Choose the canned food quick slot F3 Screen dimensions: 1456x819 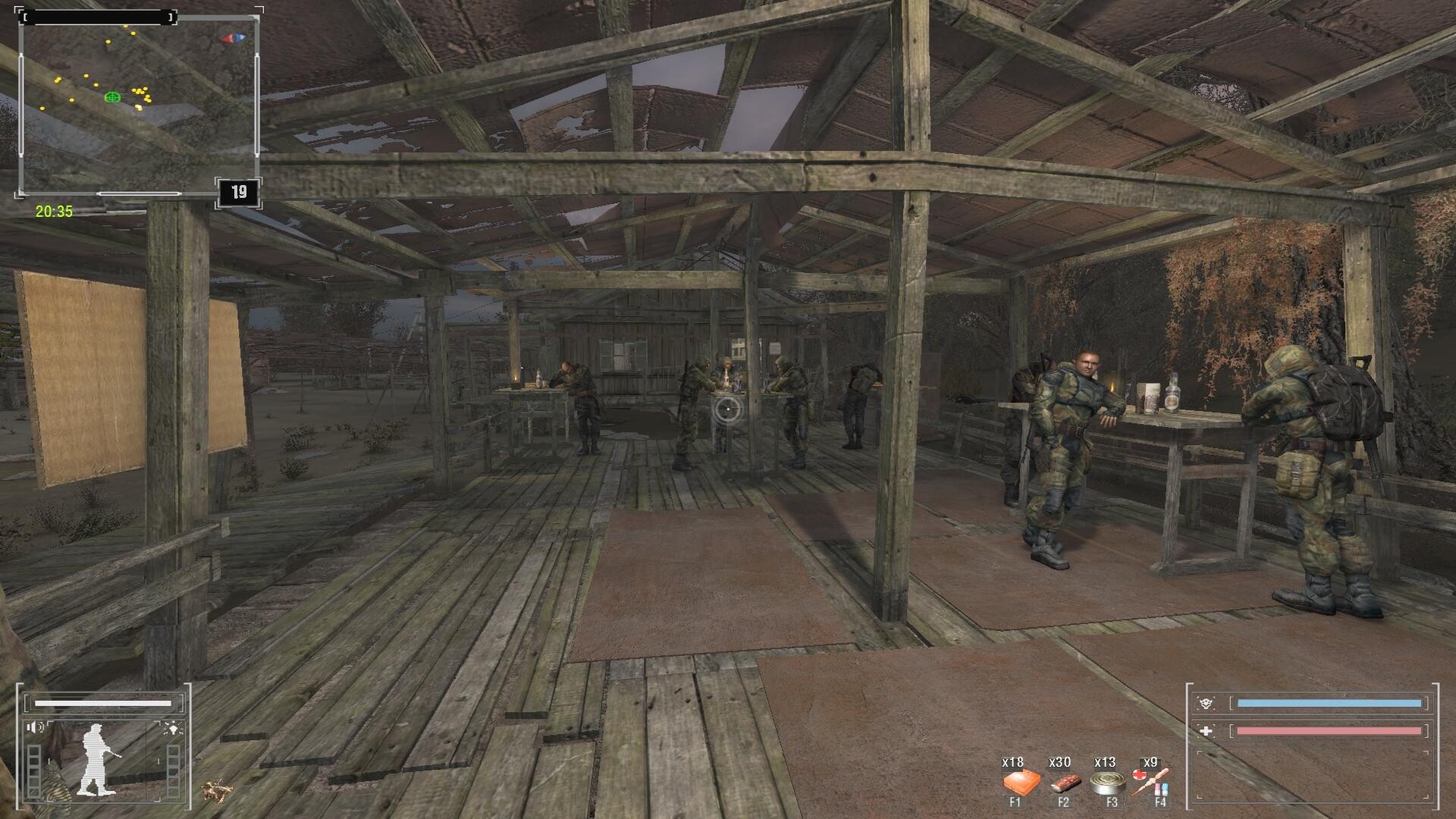pos(1108,783)
